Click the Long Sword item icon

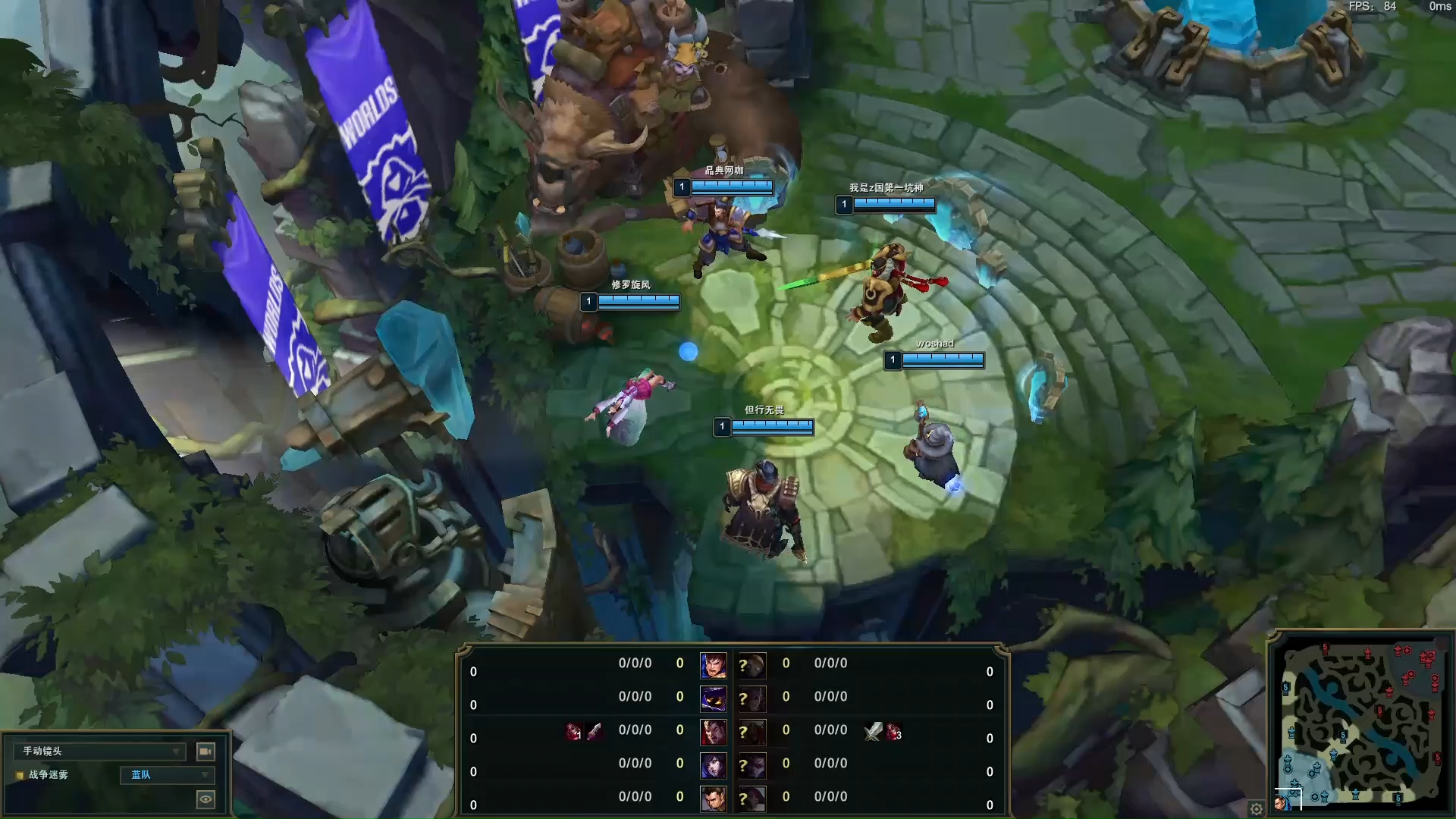[873, 731]
